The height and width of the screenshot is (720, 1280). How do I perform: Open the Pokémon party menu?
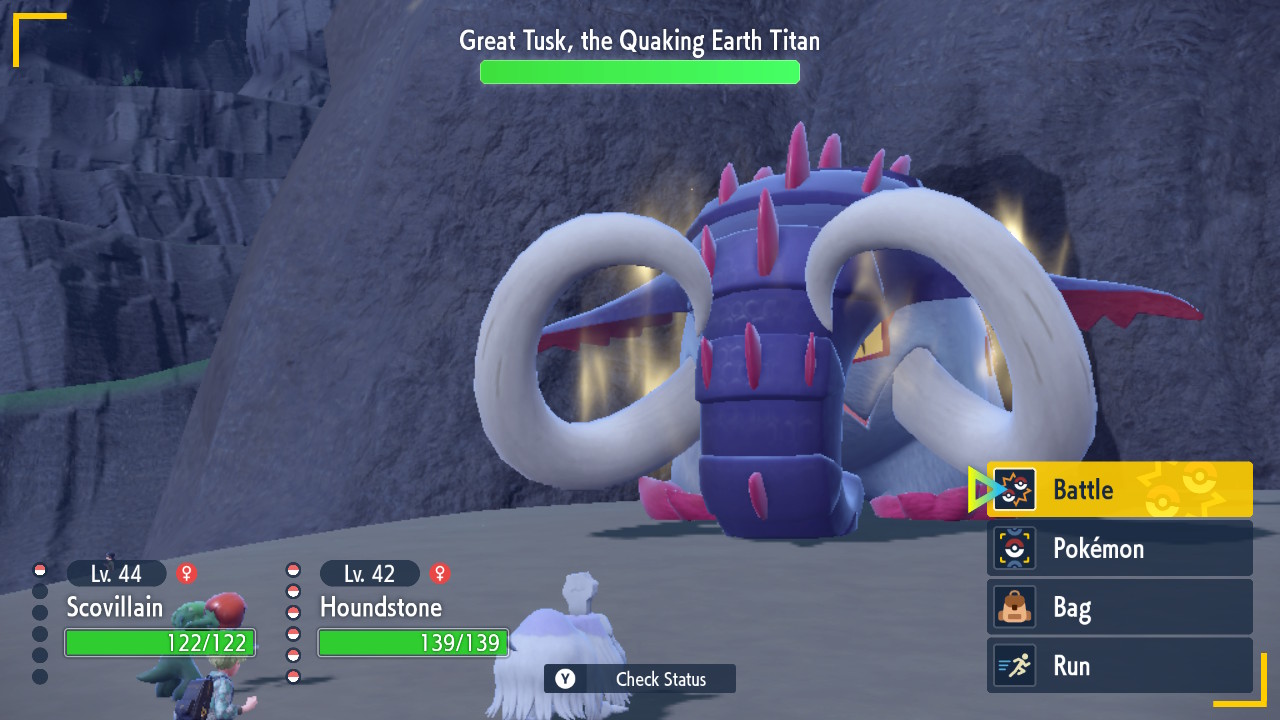pyautogui.click(x=1119, y=548)
